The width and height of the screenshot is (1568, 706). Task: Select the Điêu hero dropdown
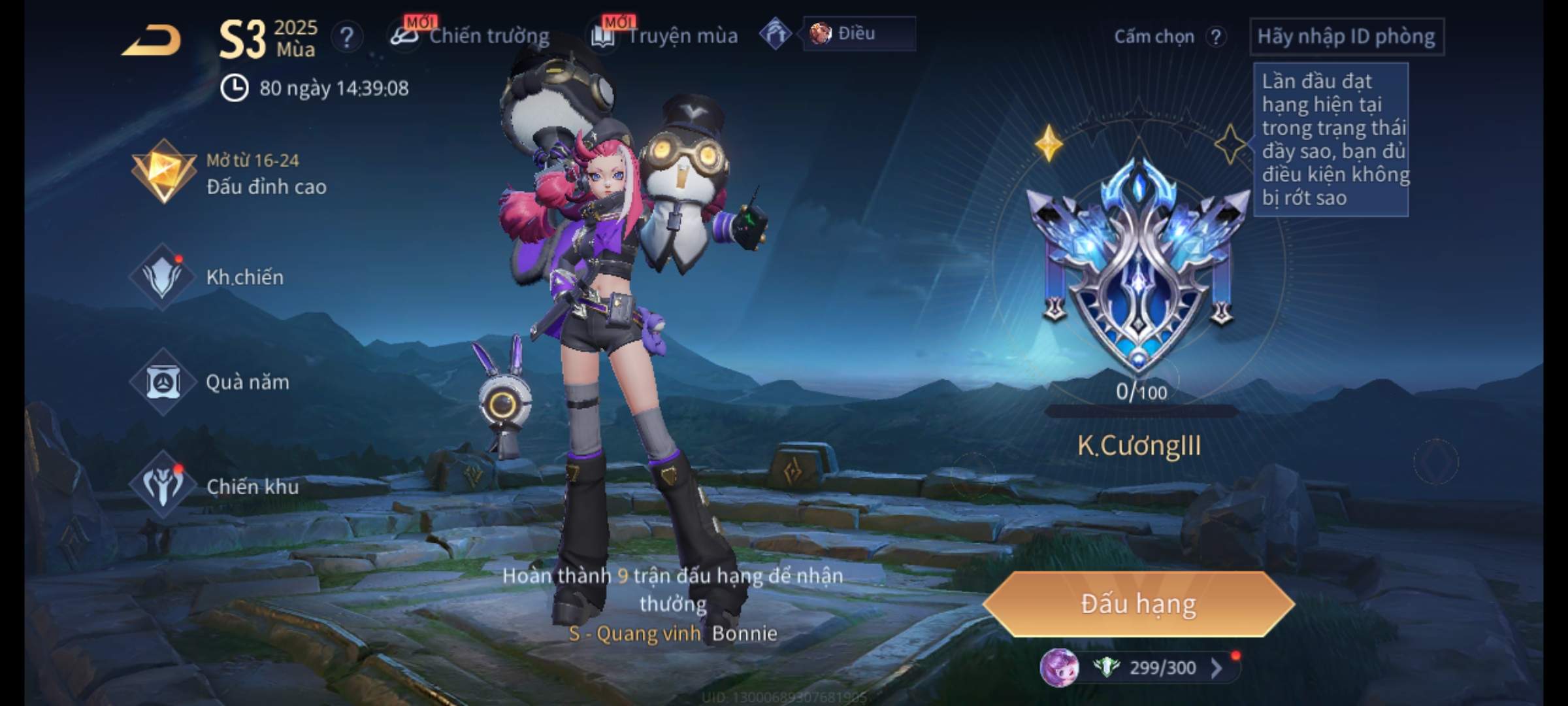[858, 34]
